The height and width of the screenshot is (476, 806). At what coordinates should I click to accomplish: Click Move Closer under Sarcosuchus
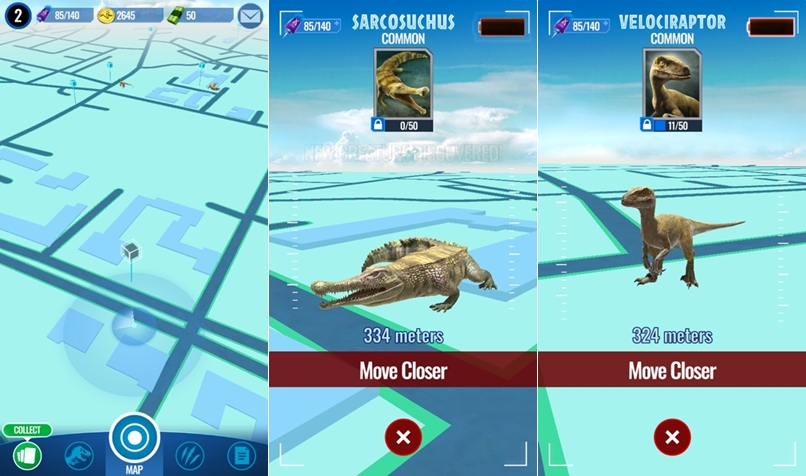(x=403, y=371)
